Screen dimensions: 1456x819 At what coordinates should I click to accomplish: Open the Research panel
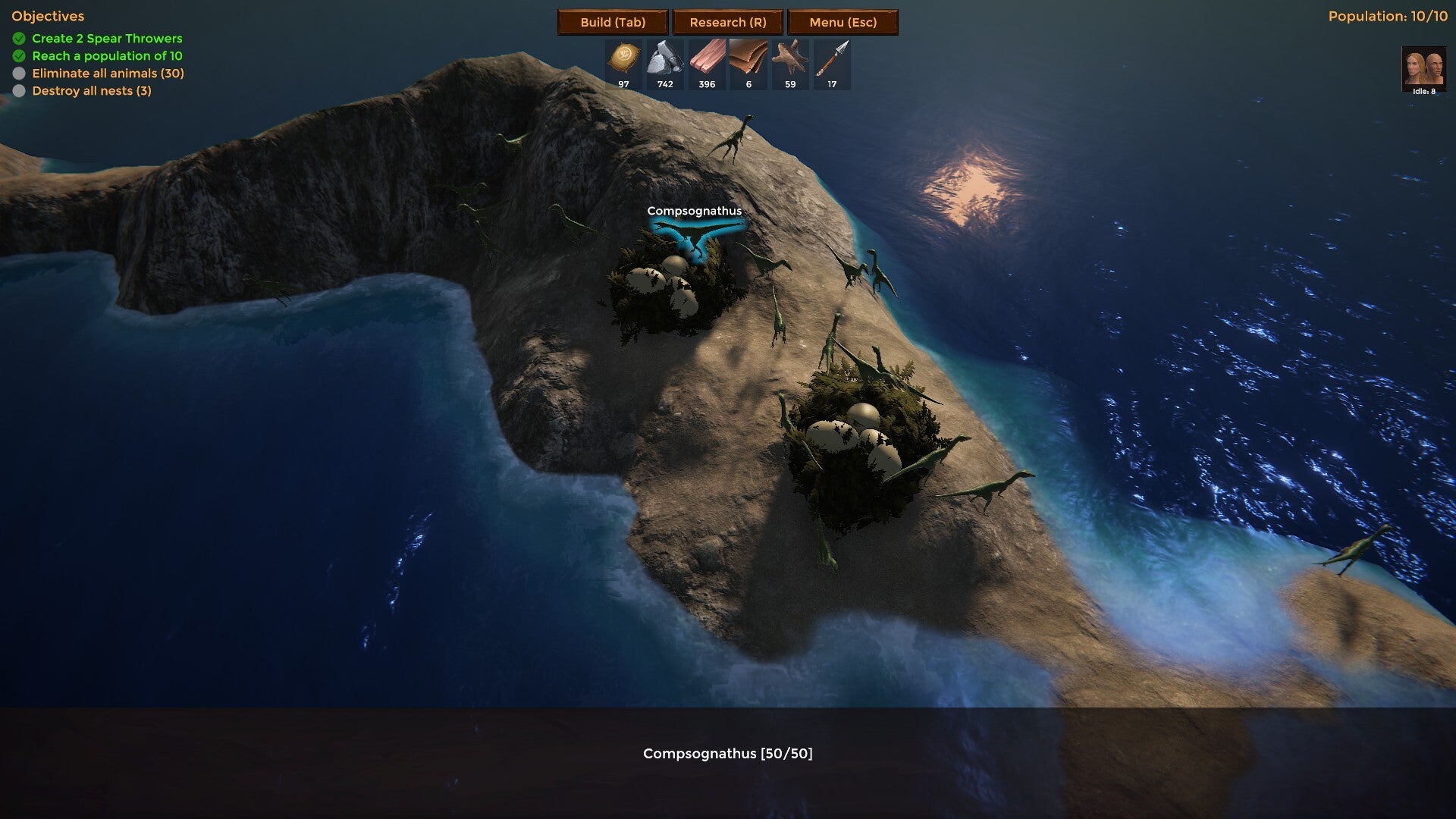coord(728,22)
